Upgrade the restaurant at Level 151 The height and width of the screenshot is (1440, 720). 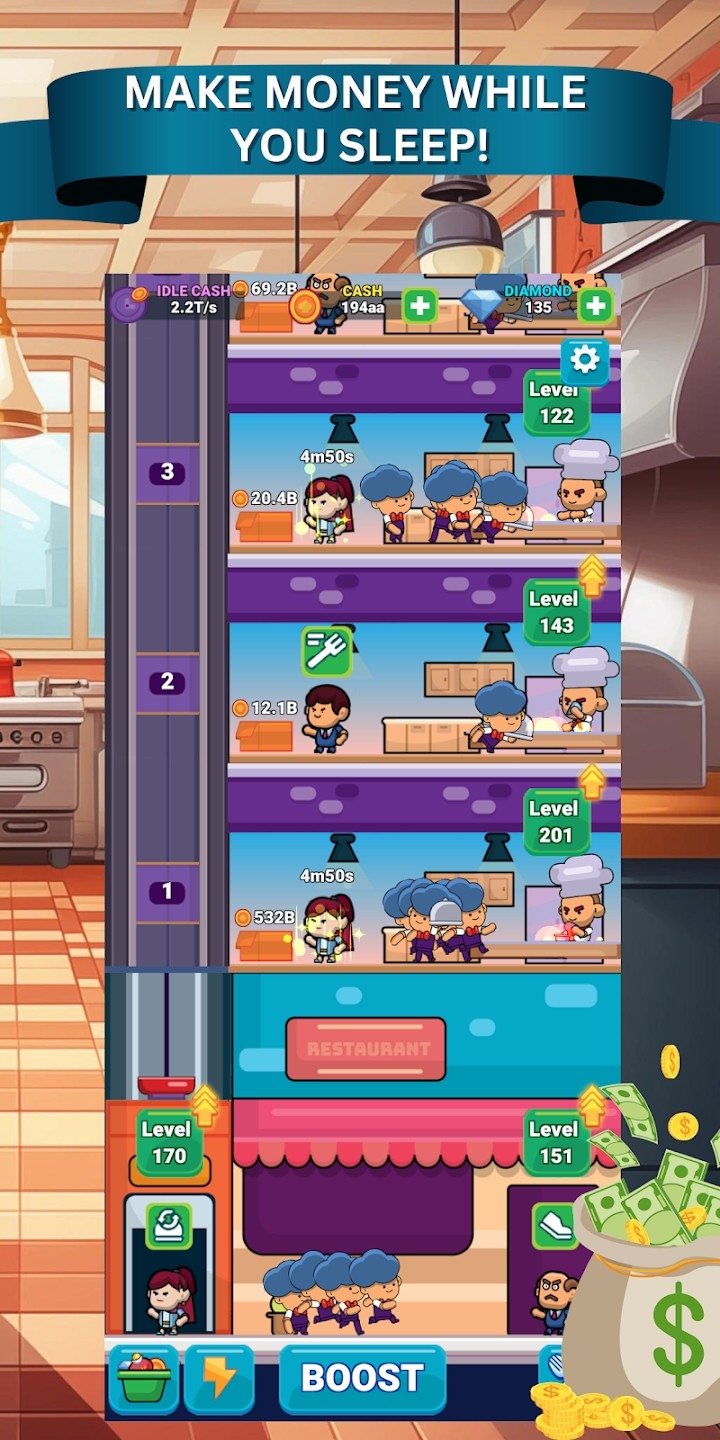[x=556, y=1143]
